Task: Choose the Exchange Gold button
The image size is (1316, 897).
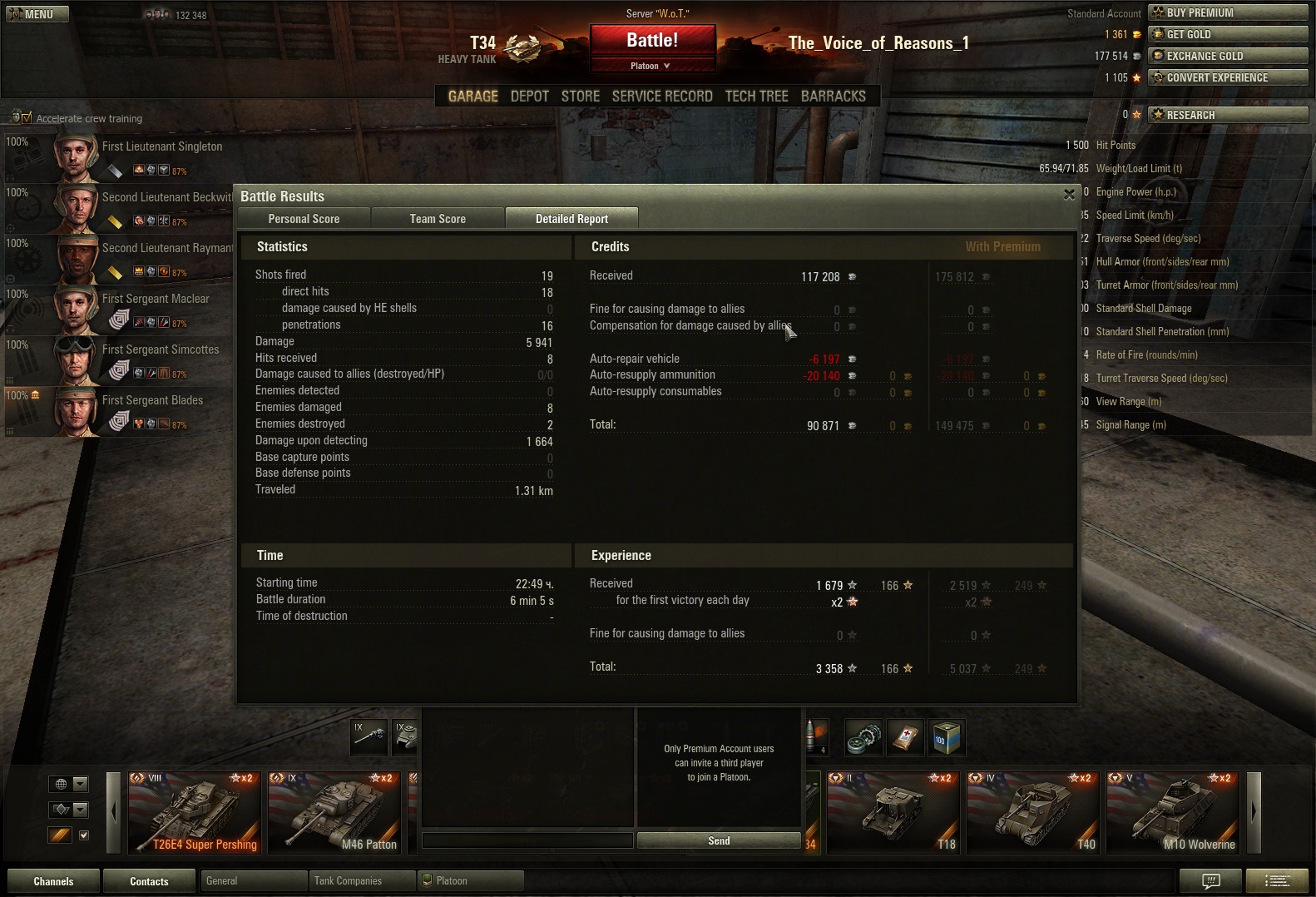Action: tap(1228, 56)
